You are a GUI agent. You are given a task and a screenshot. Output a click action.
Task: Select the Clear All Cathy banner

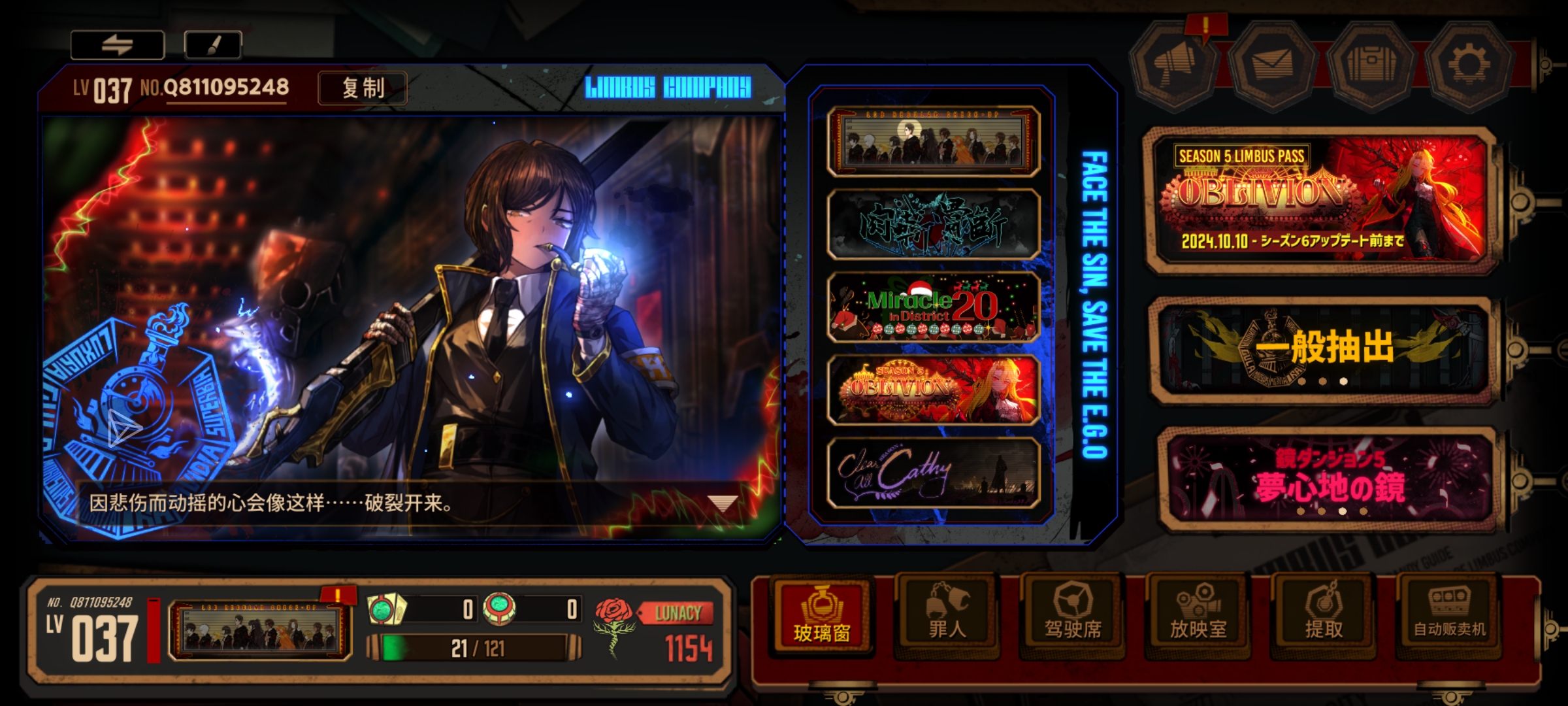pos(933,473)
